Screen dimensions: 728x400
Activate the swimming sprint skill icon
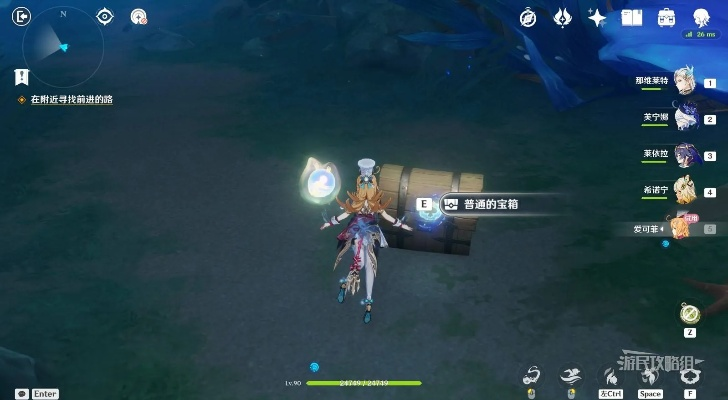[x=570, y=375]
